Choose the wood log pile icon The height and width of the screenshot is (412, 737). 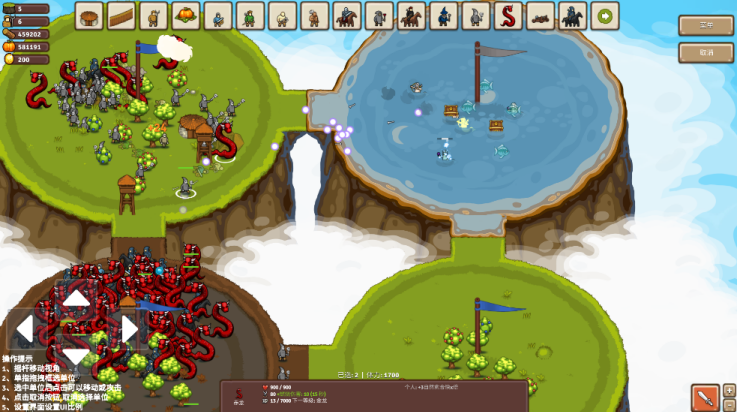coord(540,15)
